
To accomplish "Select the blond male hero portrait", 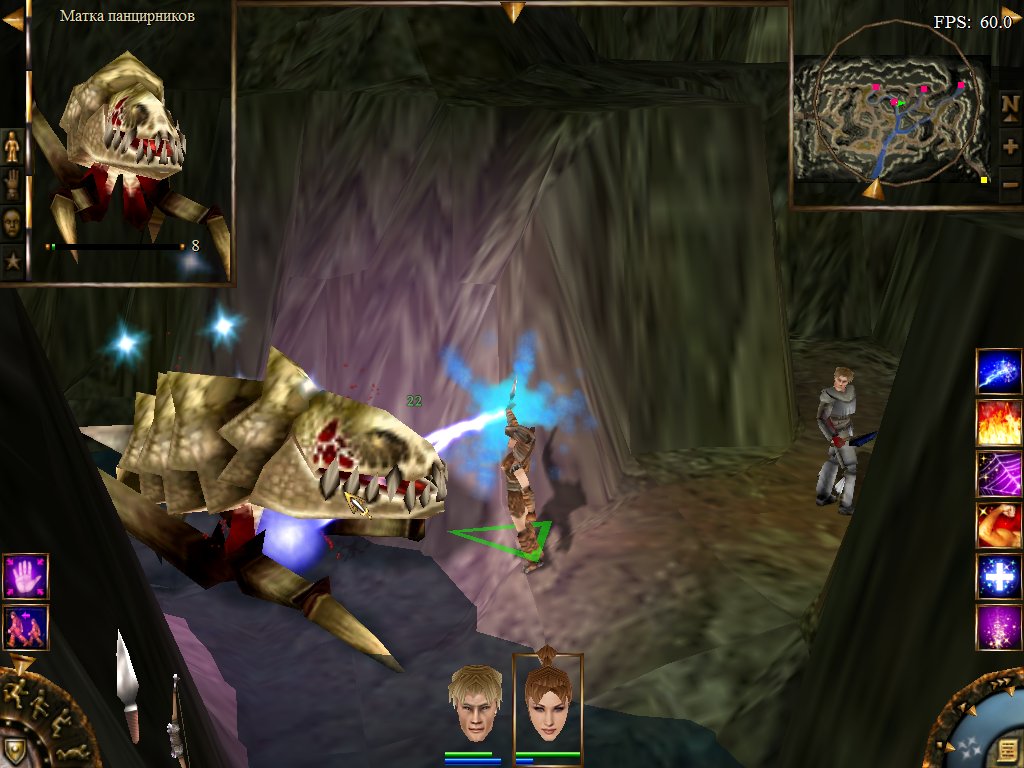I will coord(475,702).
